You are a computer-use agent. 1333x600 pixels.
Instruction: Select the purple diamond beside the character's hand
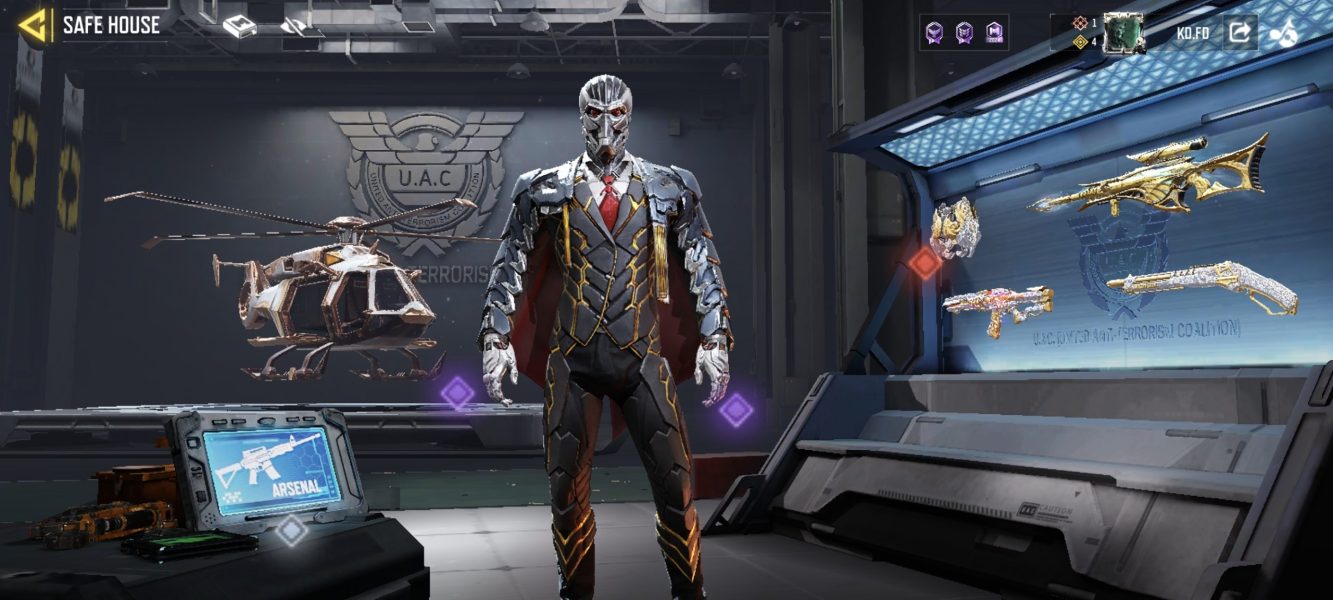click(736, 410)
